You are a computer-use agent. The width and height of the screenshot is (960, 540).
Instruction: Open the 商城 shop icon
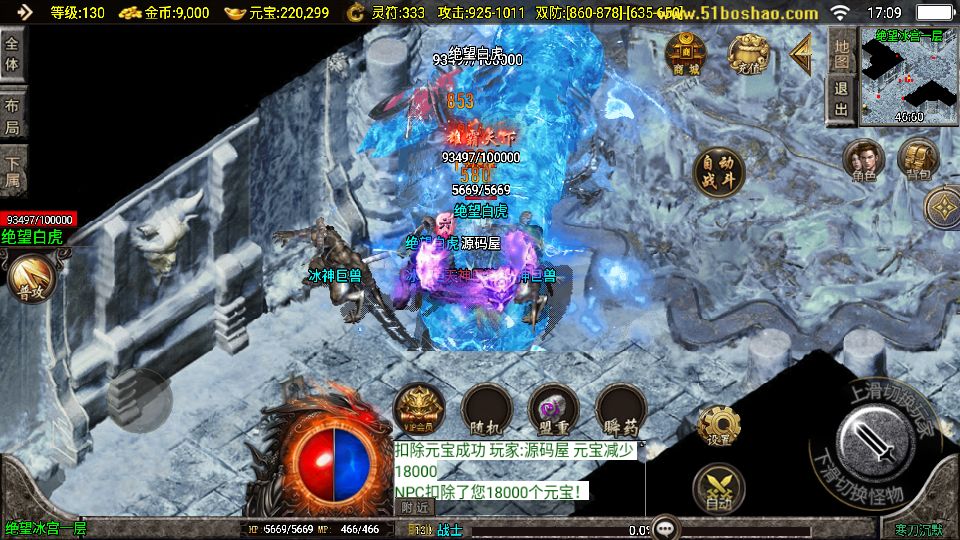coord(687,54)
